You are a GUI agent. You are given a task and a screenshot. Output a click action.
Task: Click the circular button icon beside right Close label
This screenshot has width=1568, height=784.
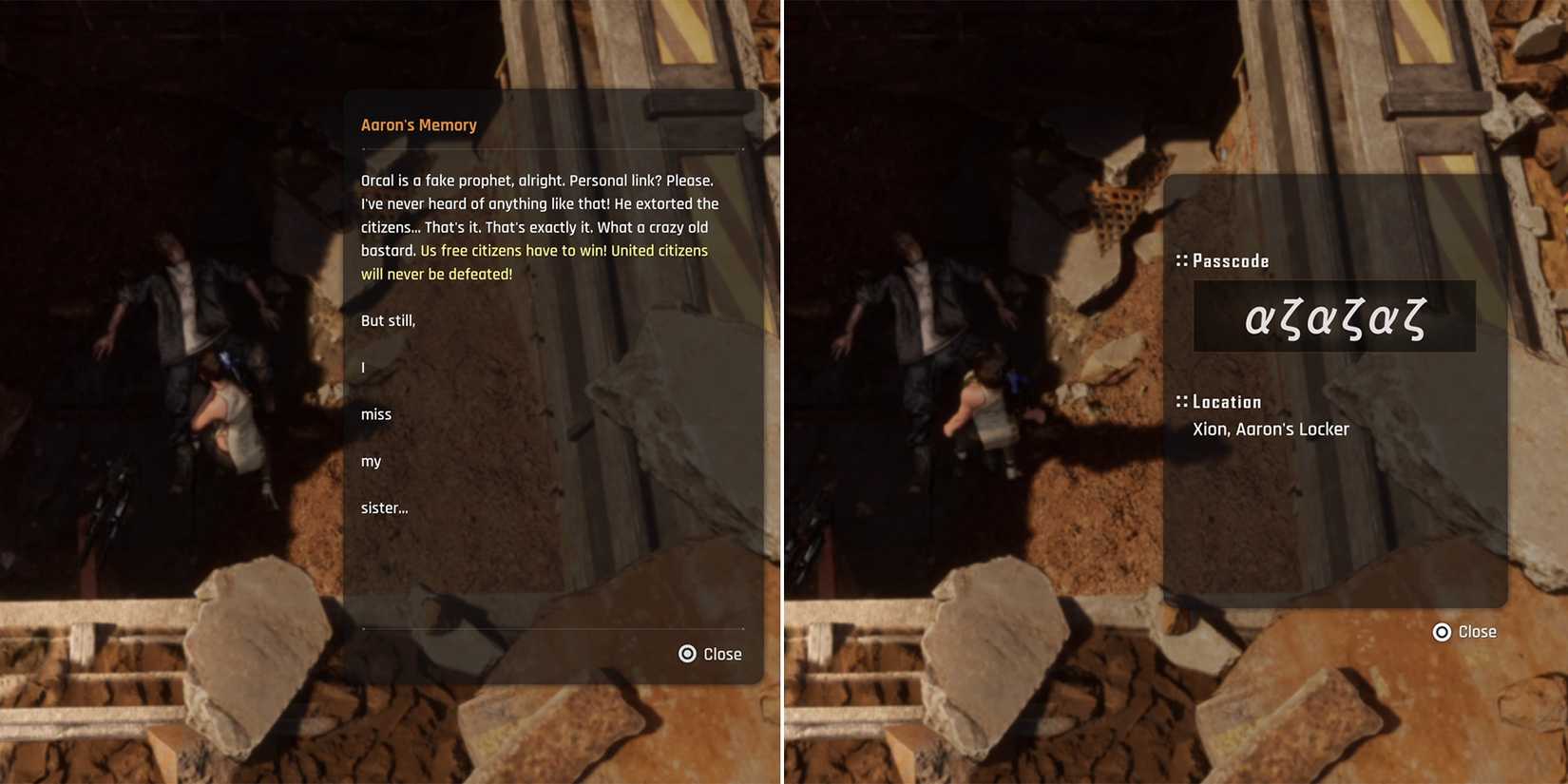pos(1441,632)
